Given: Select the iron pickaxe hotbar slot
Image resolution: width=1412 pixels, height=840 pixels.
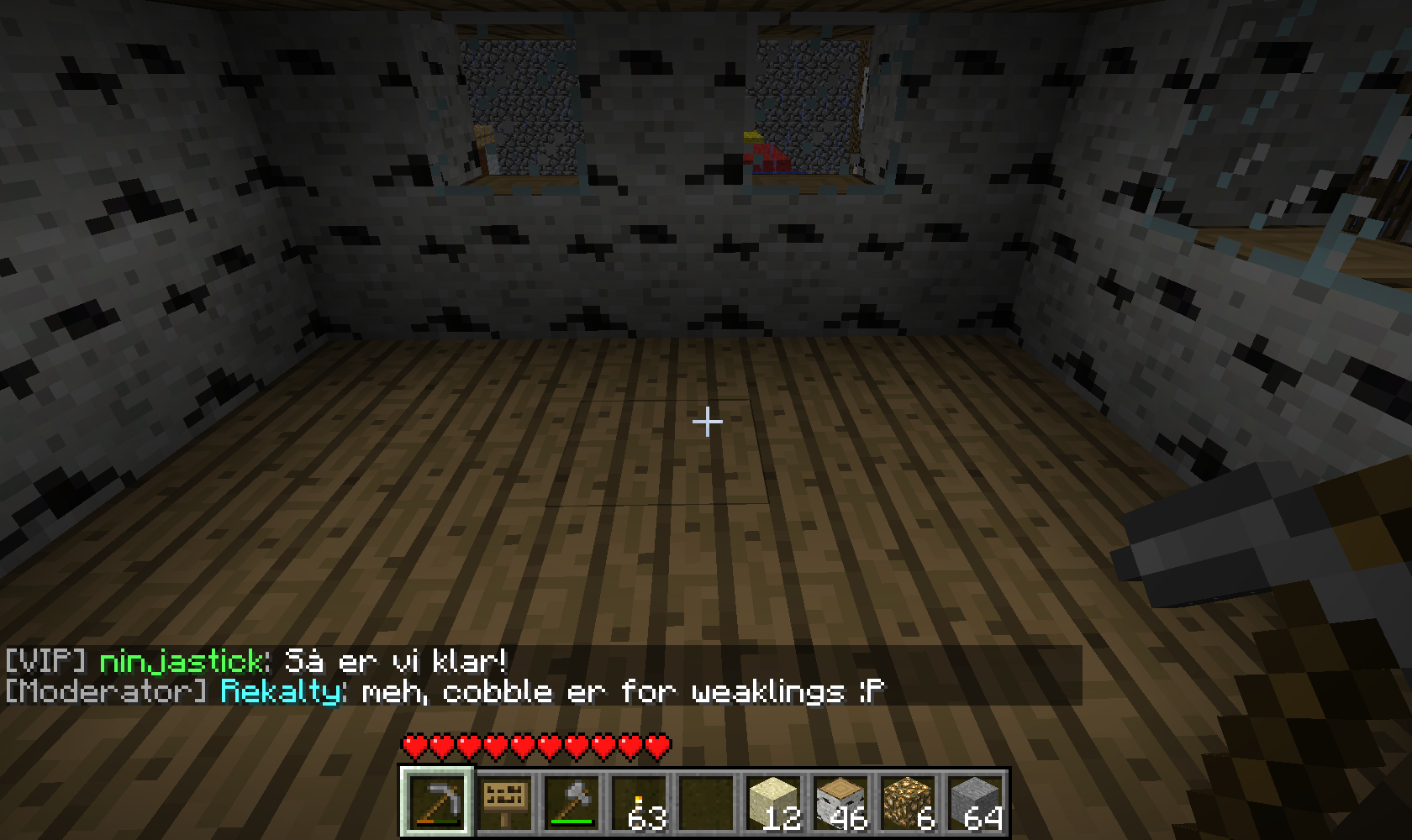Looking at the screenshot, I should point(437,802).
